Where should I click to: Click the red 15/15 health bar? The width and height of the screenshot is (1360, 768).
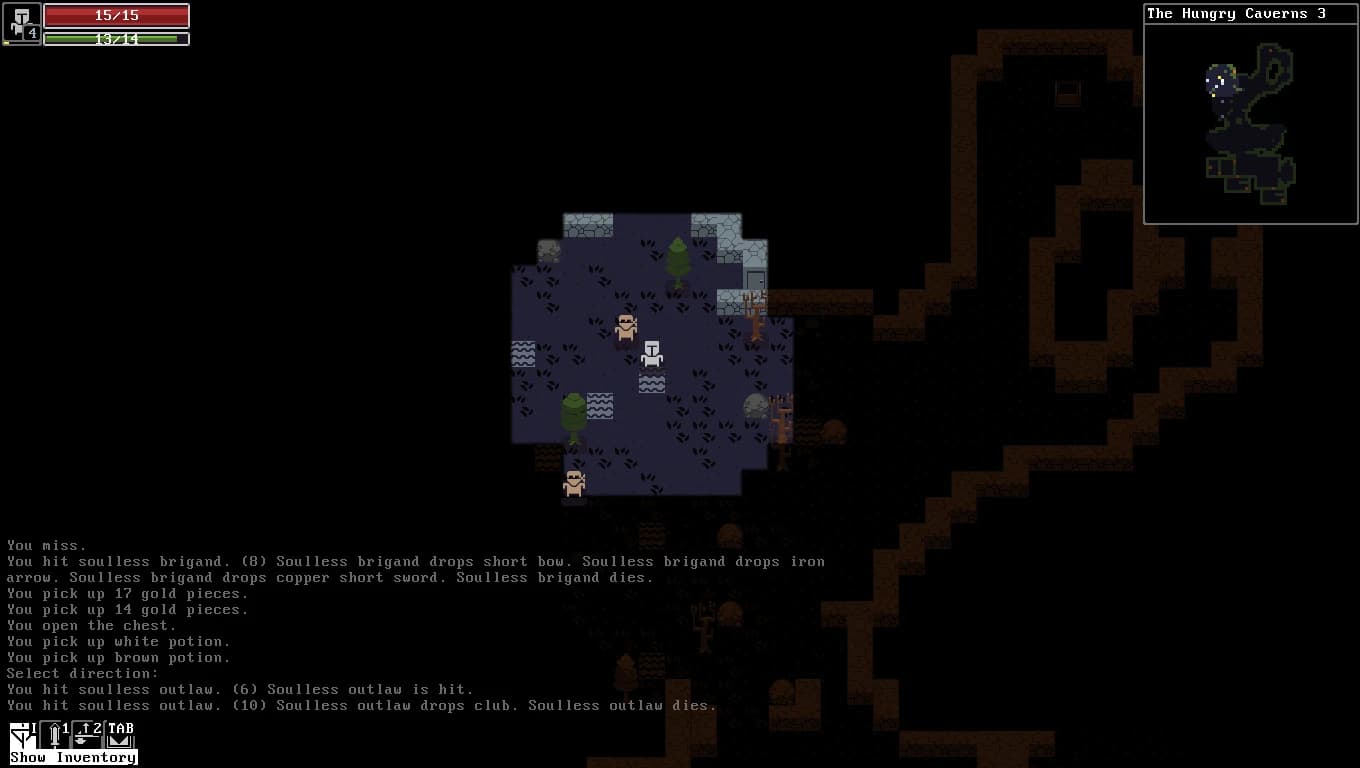(117, 15)
